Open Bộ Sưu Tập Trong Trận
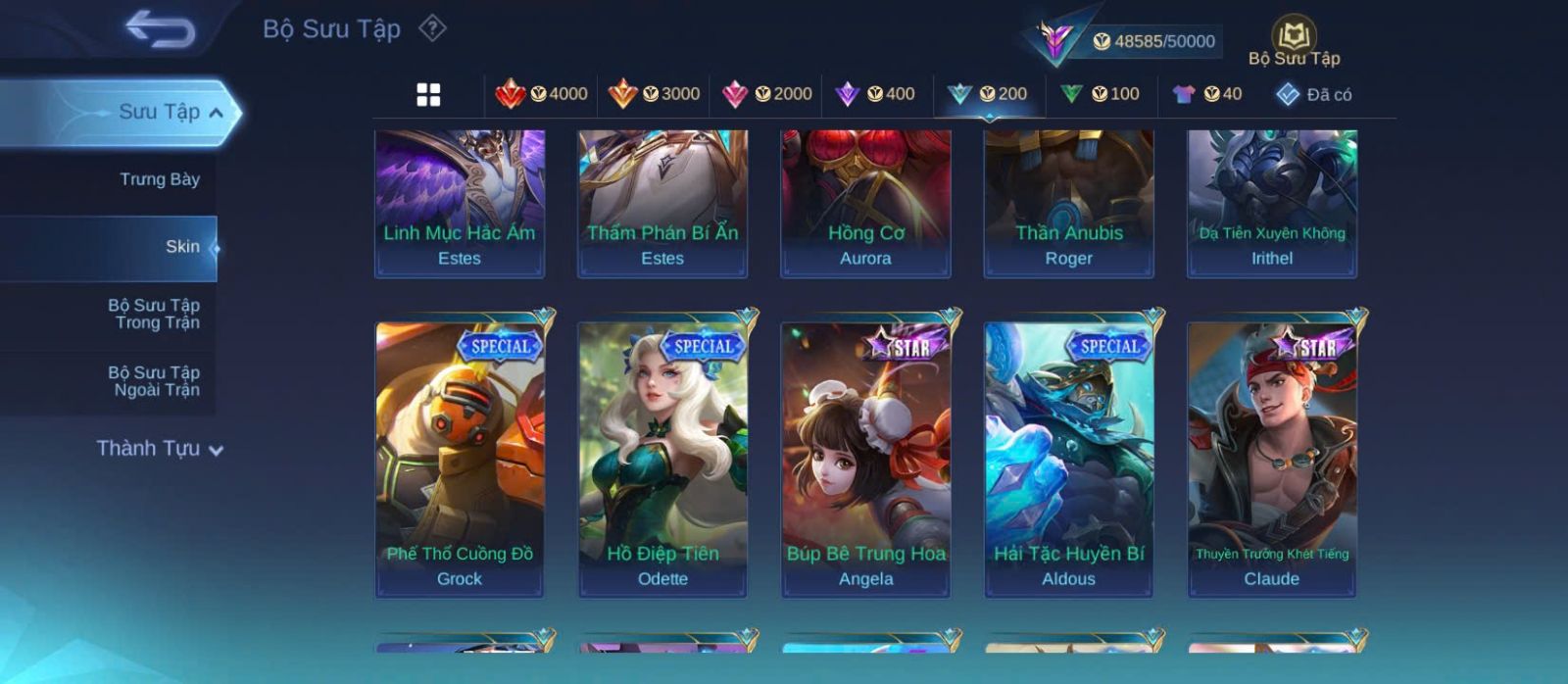This screenshot has height=684, width=1568. pyautogui.click(x=155, y=314)
